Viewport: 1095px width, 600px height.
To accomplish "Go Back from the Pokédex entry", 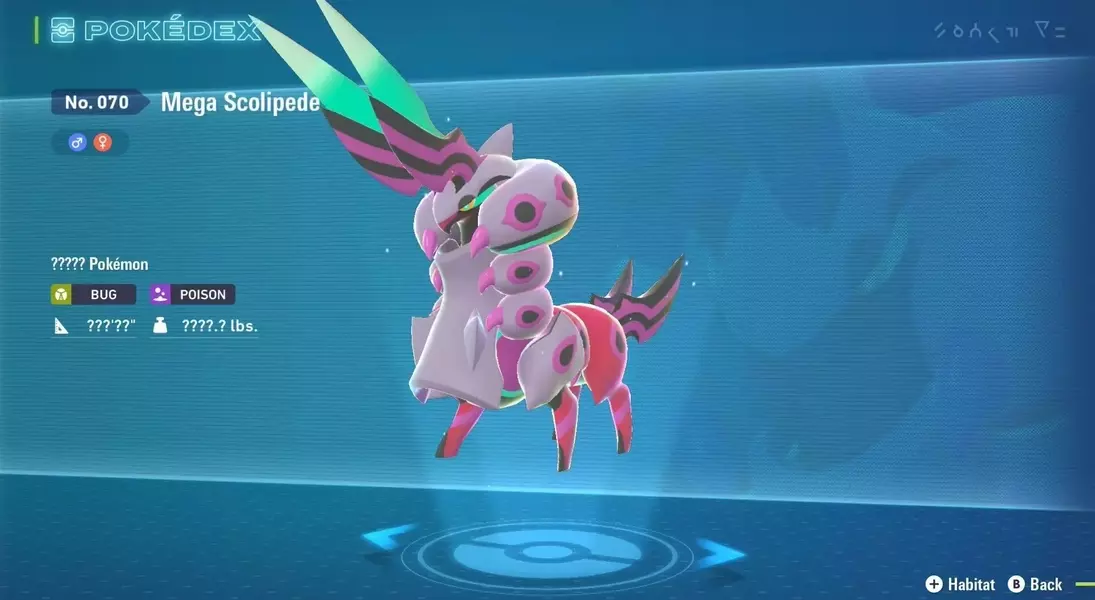I will [x=1036, y=584].
